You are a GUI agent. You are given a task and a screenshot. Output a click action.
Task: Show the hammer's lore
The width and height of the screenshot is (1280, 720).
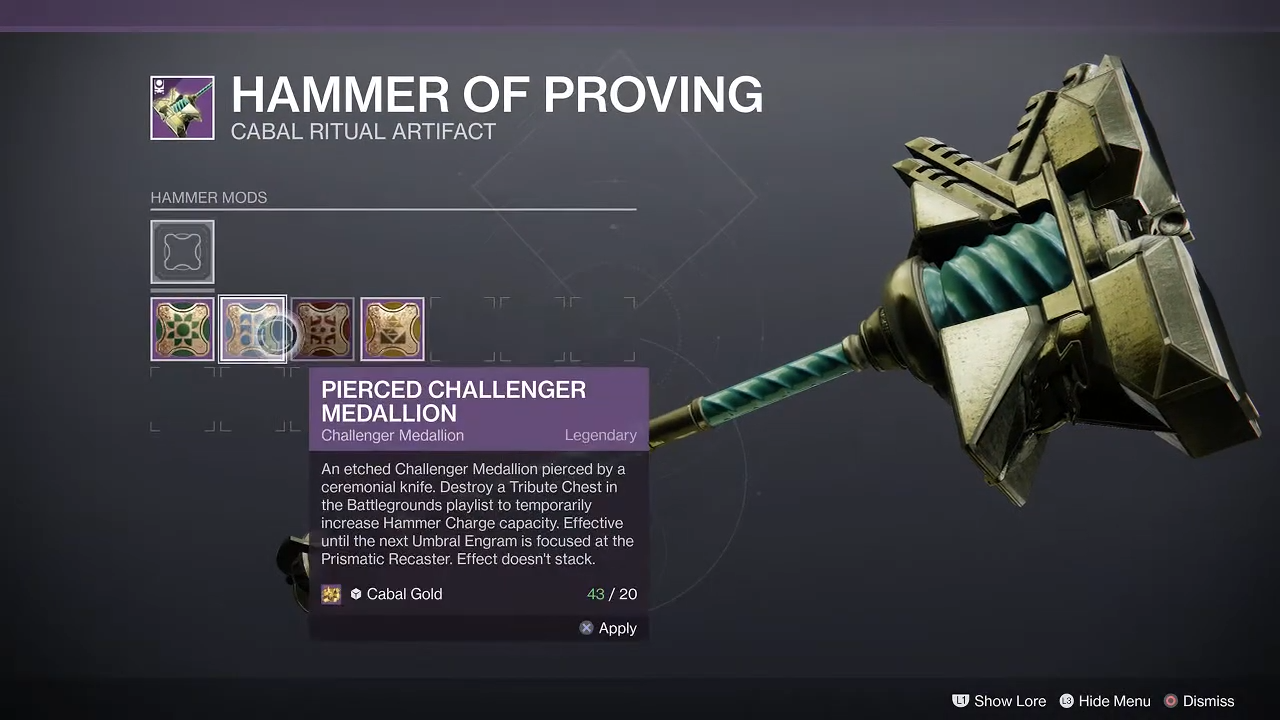998,701
